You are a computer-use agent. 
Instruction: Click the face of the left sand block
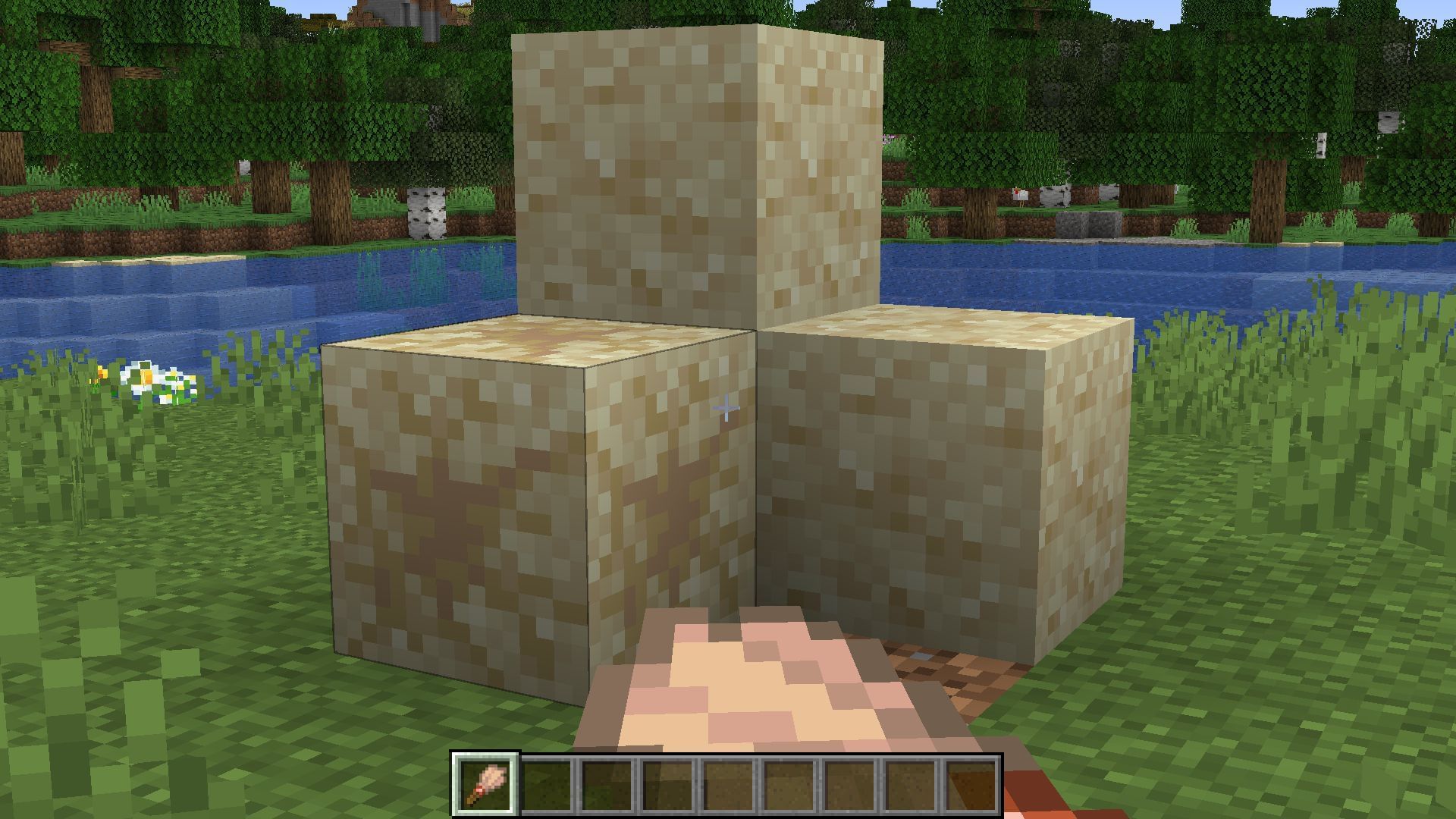click(x=455, y=516)
